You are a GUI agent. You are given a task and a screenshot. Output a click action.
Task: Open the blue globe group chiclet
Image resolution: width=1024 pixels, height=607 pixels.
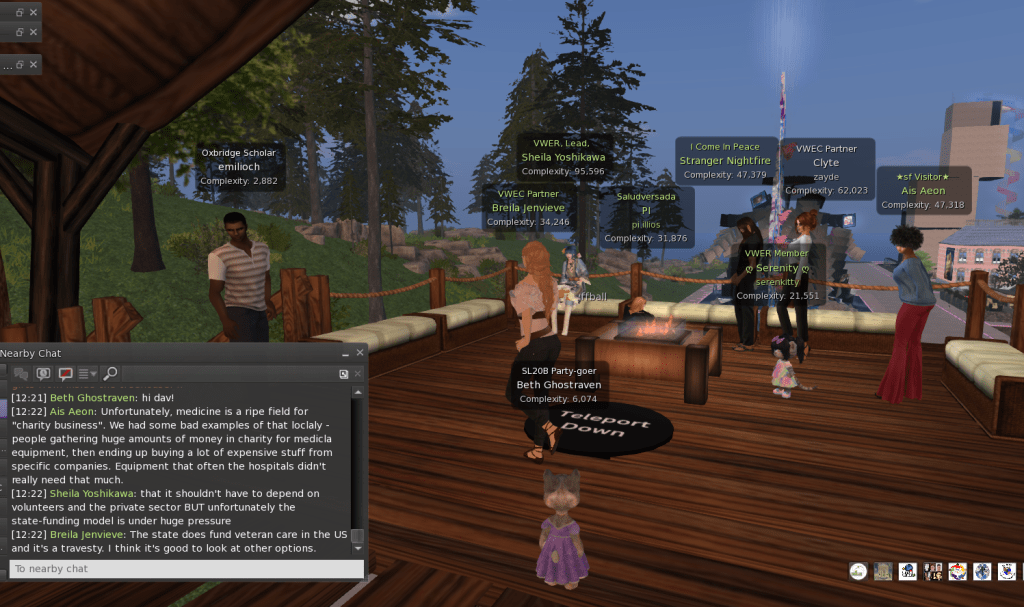(x=983, y=572)
